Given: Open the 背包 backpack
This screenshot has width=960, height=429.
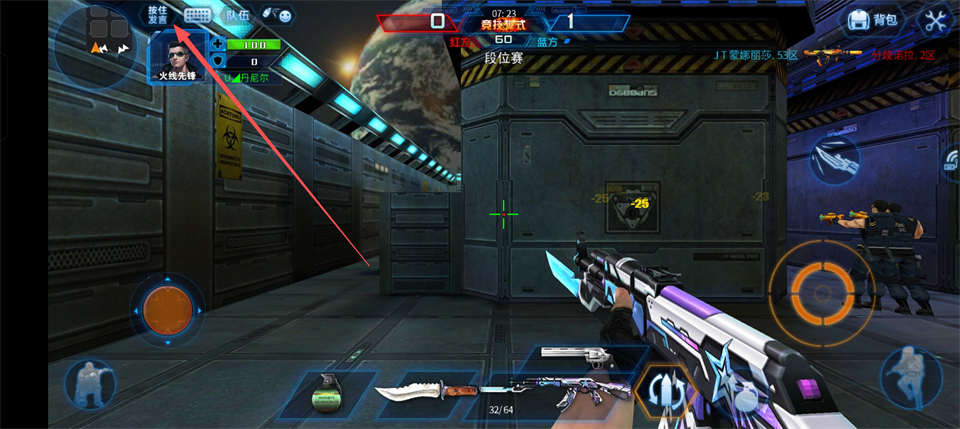Looking at the screenshot, I should pos(874,19).
